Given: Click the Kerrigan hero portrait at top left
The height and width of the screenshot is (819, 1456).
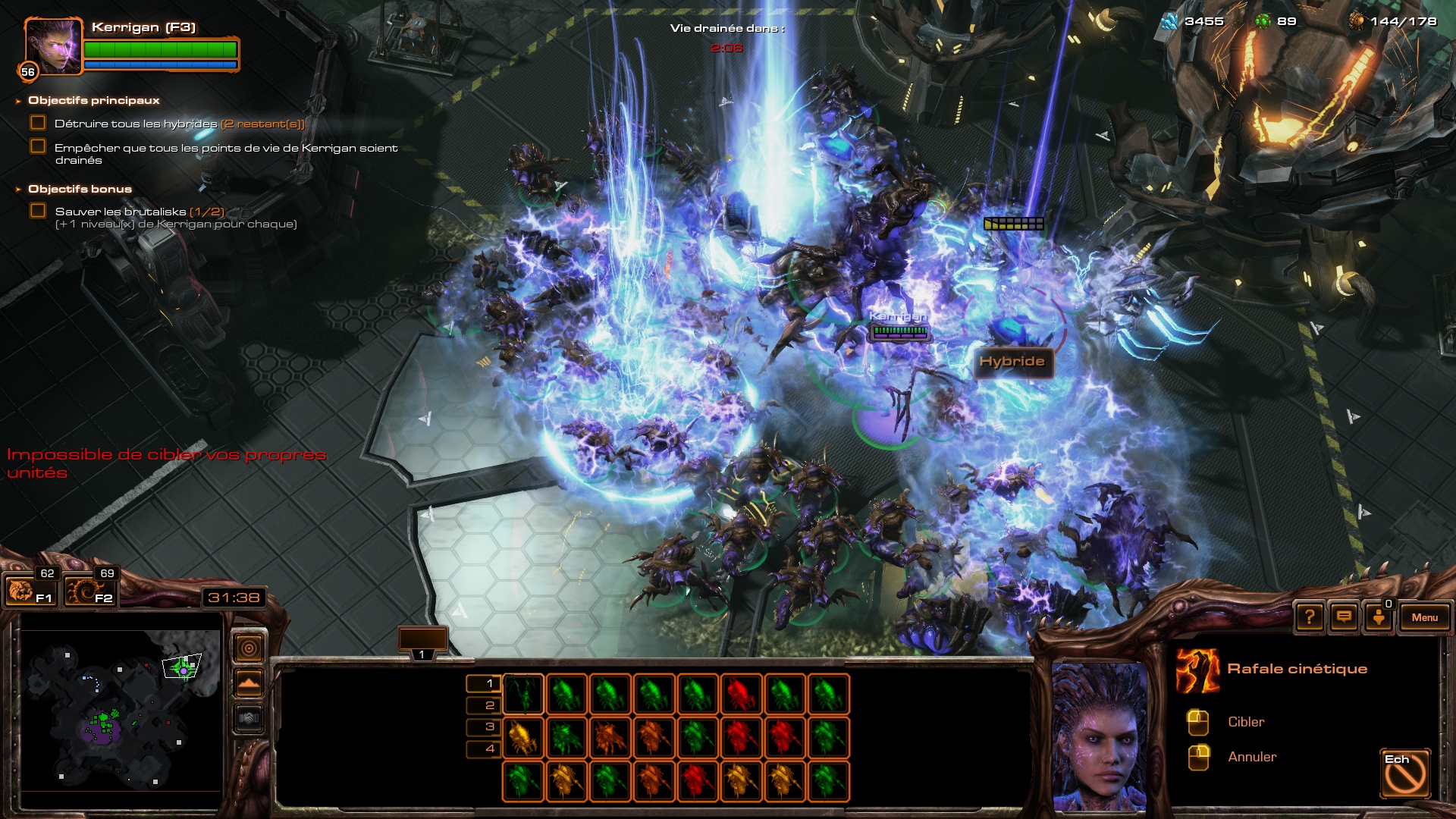Looking at the screenshot, I should click(x=52, y=46).
